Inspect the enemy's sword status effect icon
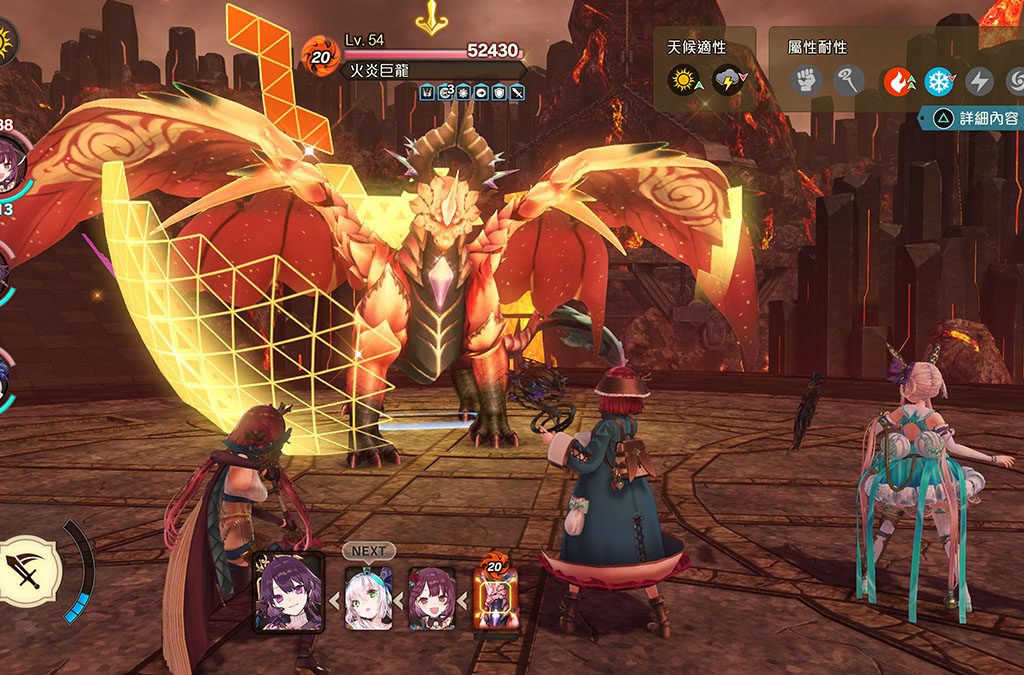The image size is (1024, 675). point(517,92)
